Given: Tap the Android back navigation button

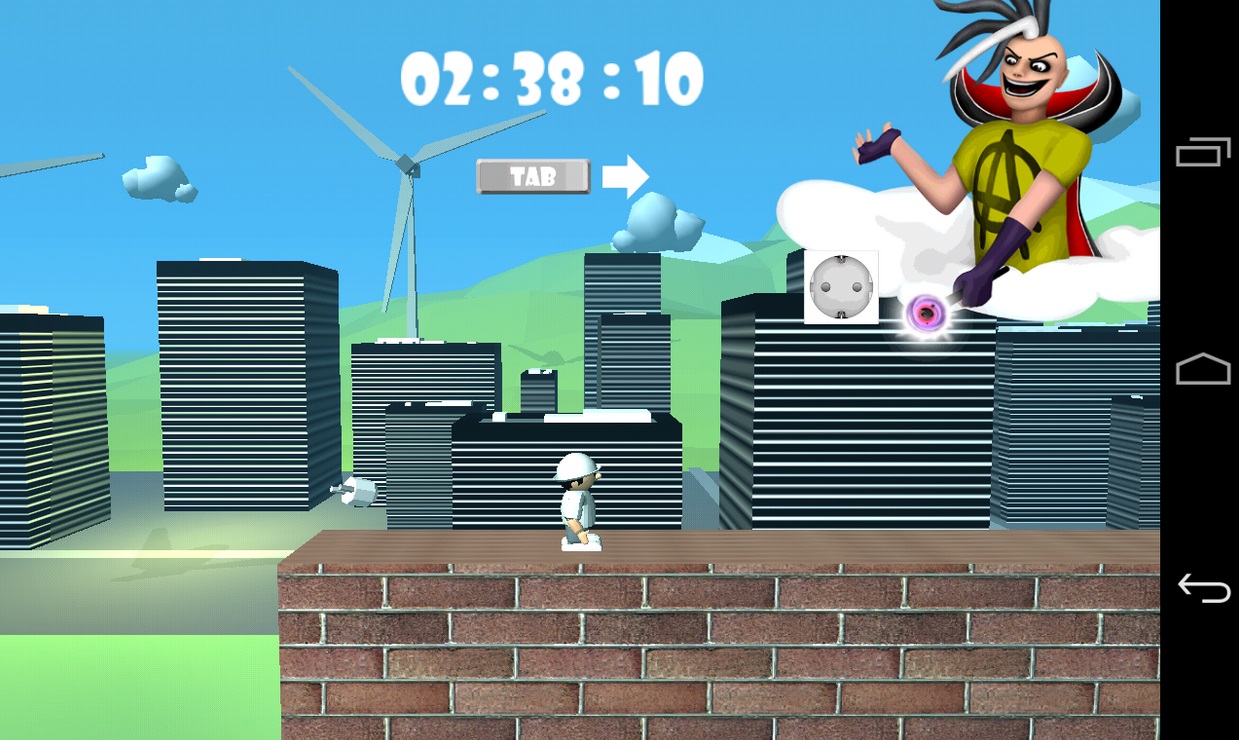Looking at the screenshot, I should coord(1203,587).
